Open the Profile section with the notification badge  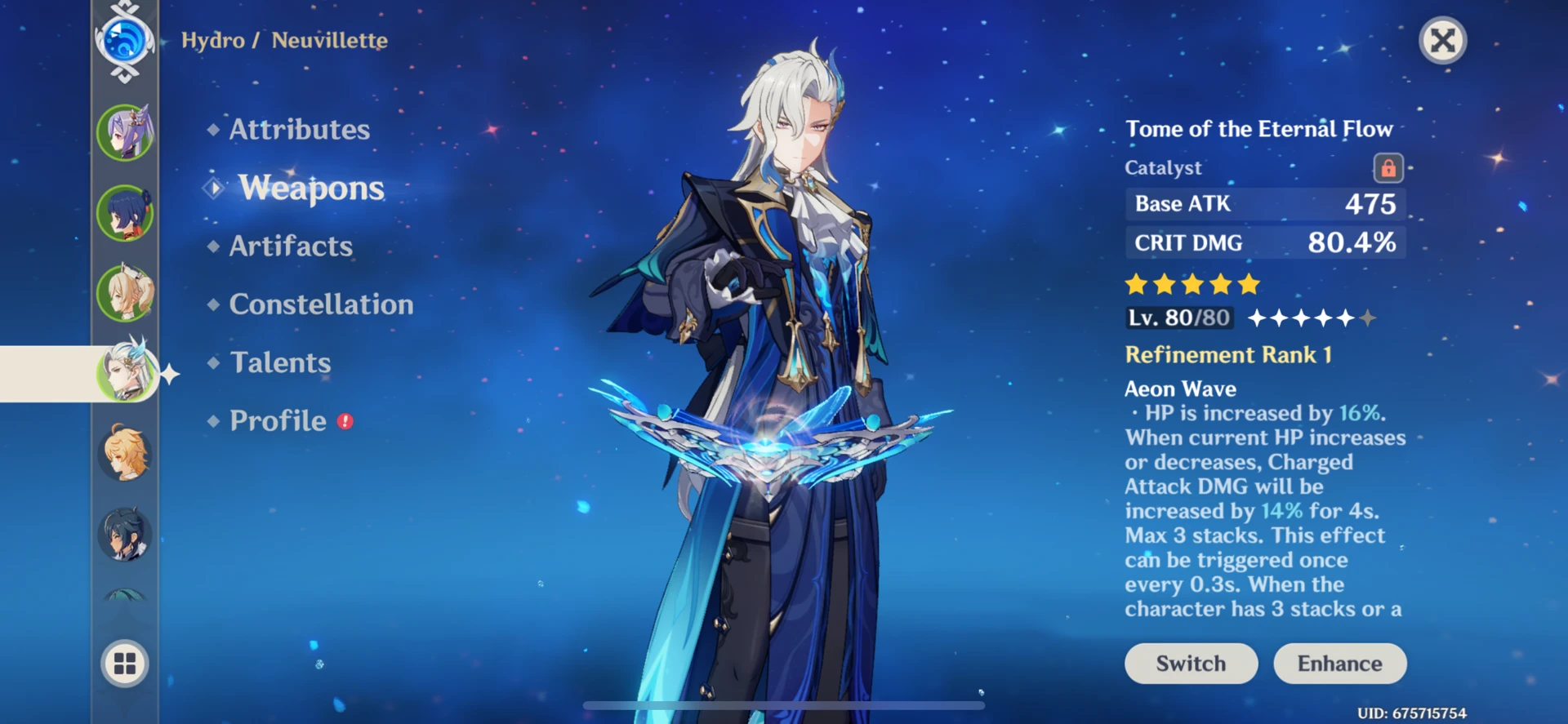point(277,420)
